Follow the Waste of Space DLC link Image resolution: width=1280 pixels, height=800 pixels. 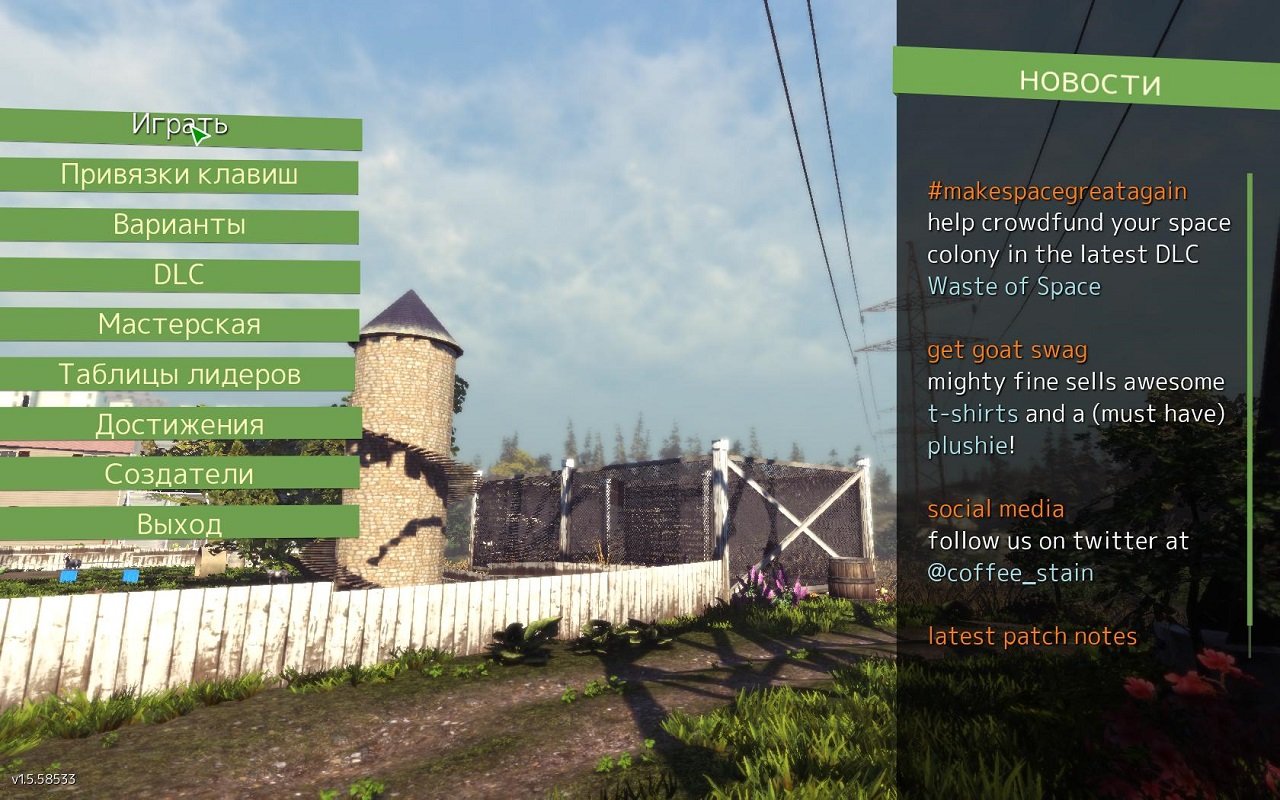1014,287
